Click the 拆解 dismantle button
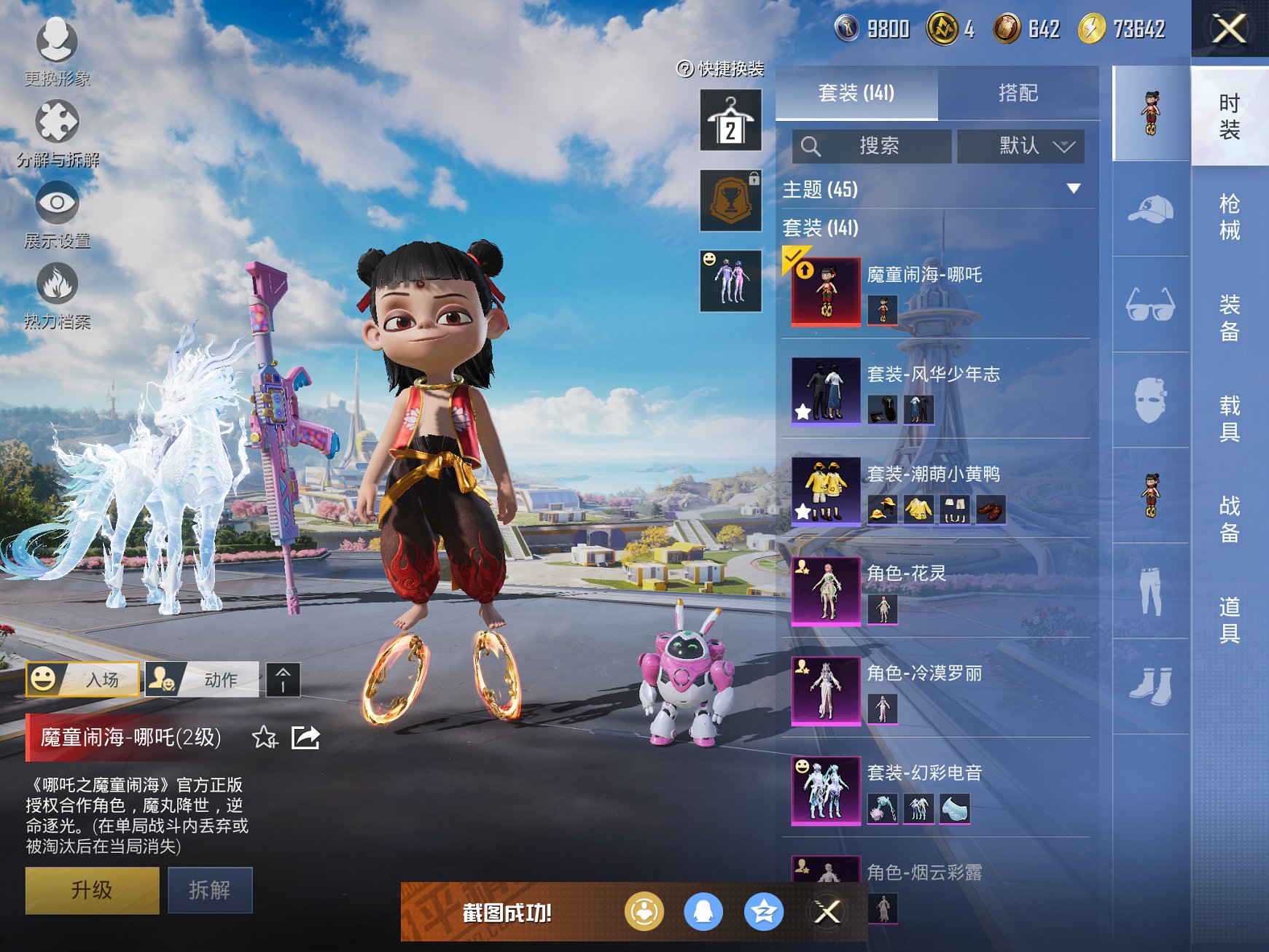 pos(210,889)
